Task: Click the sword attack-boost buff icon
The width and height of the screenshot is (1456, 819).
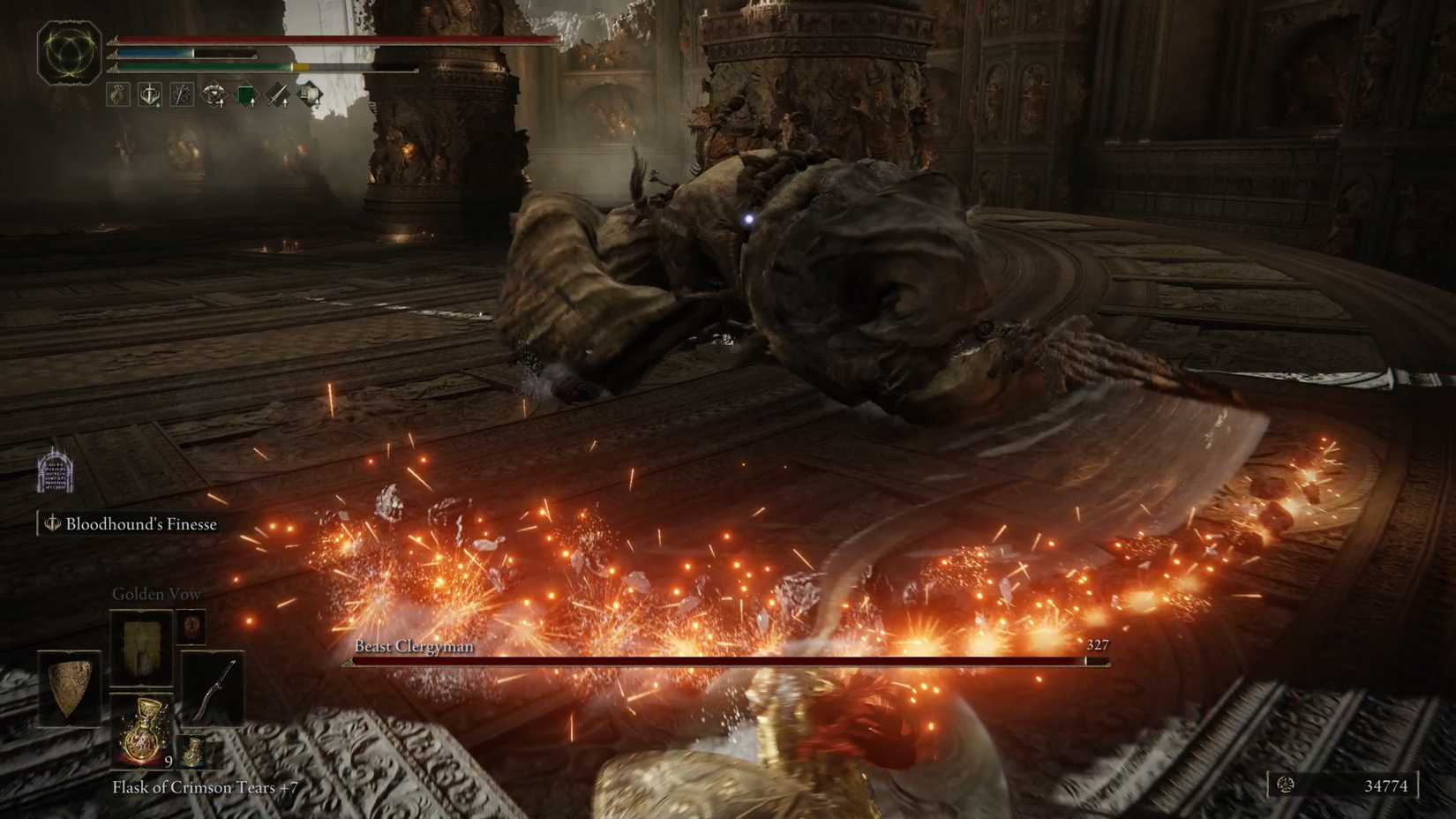Action: [x=278, y=94]
